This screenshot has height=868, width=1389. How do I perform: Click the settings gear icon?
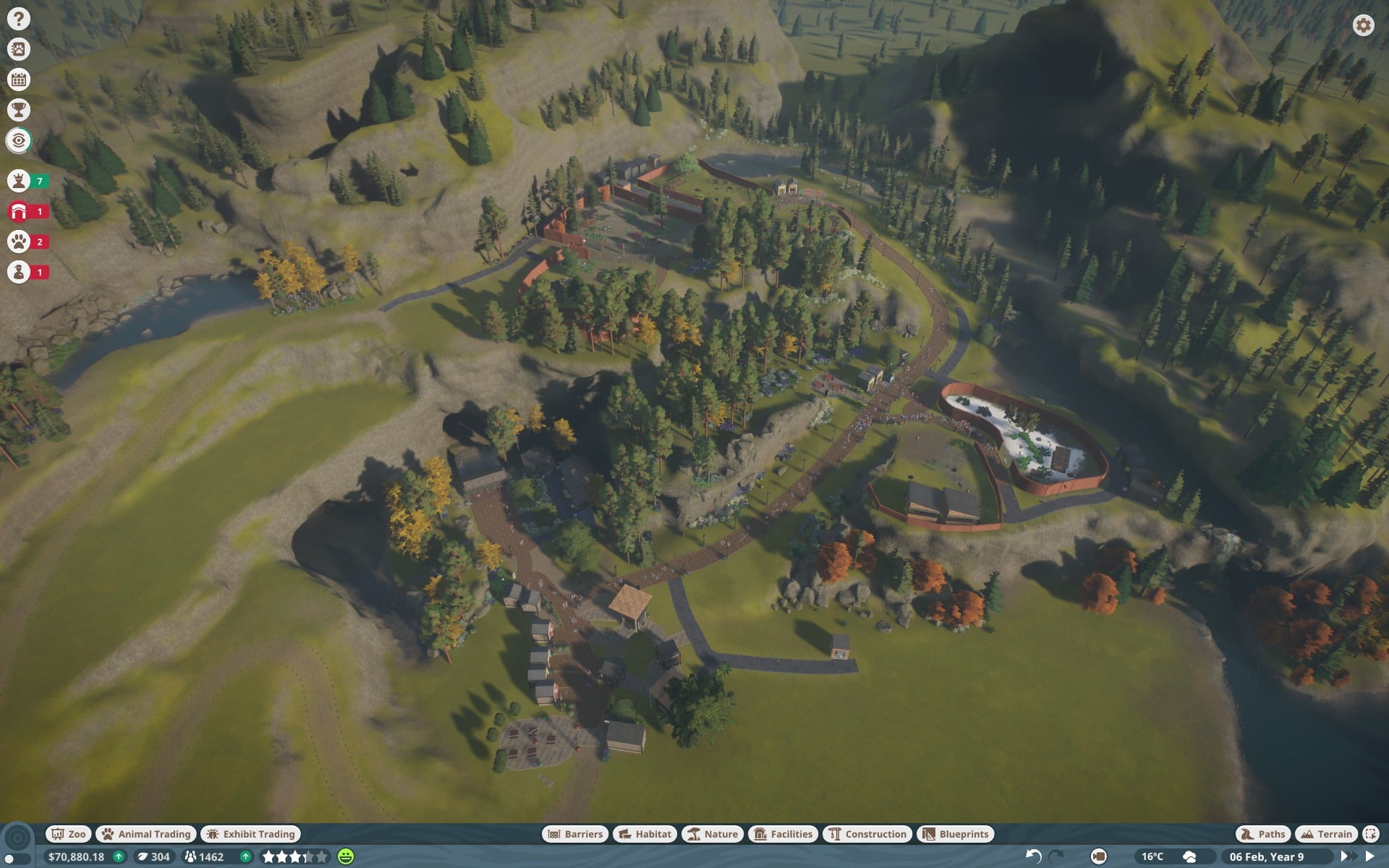coord(1363,25)
